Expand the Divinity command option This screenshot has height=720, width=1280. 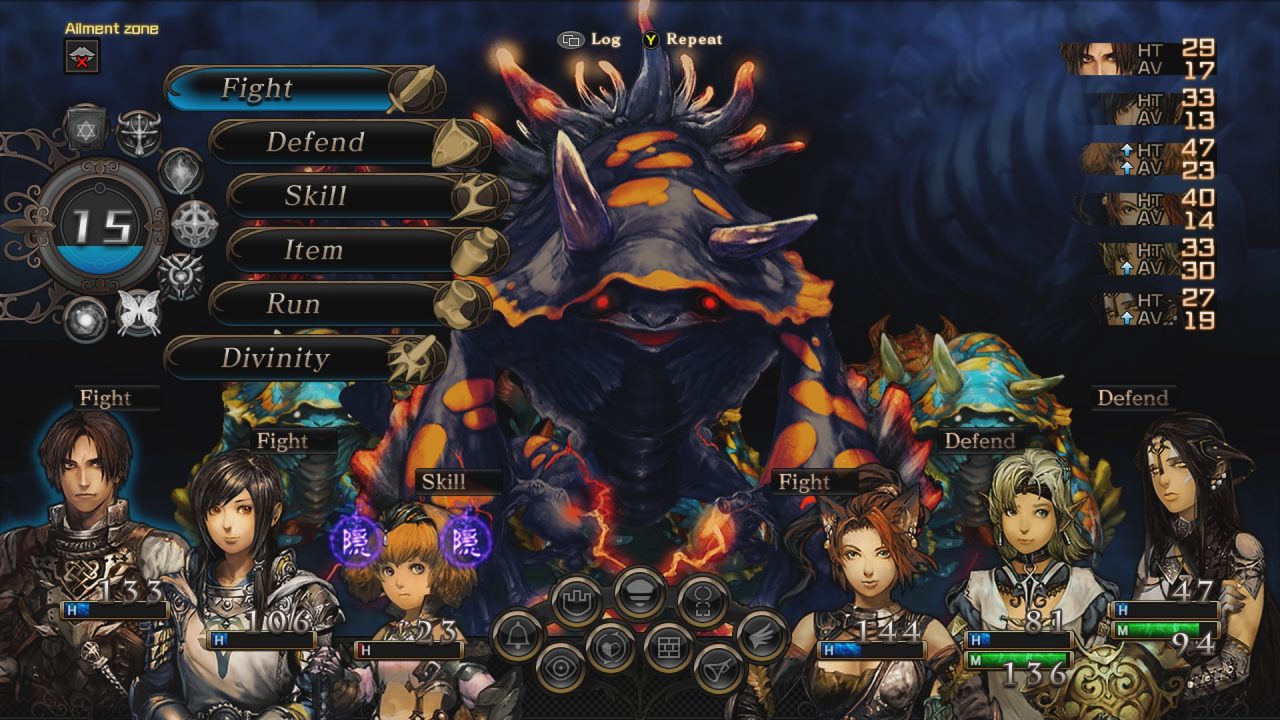[x=278, y=357]
